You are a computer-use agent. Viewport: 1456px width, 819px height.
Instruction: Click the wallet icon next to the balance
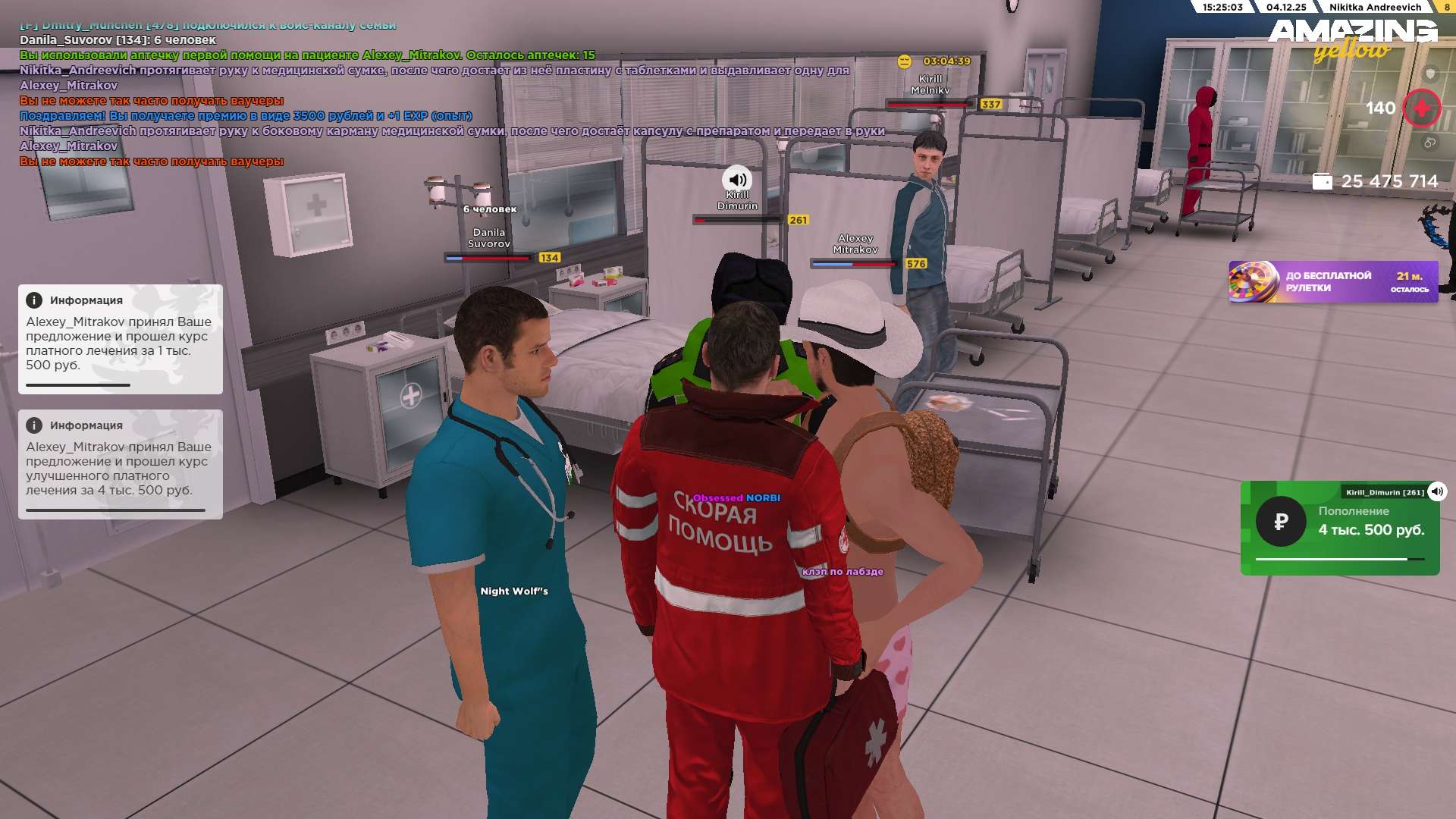1322,181
